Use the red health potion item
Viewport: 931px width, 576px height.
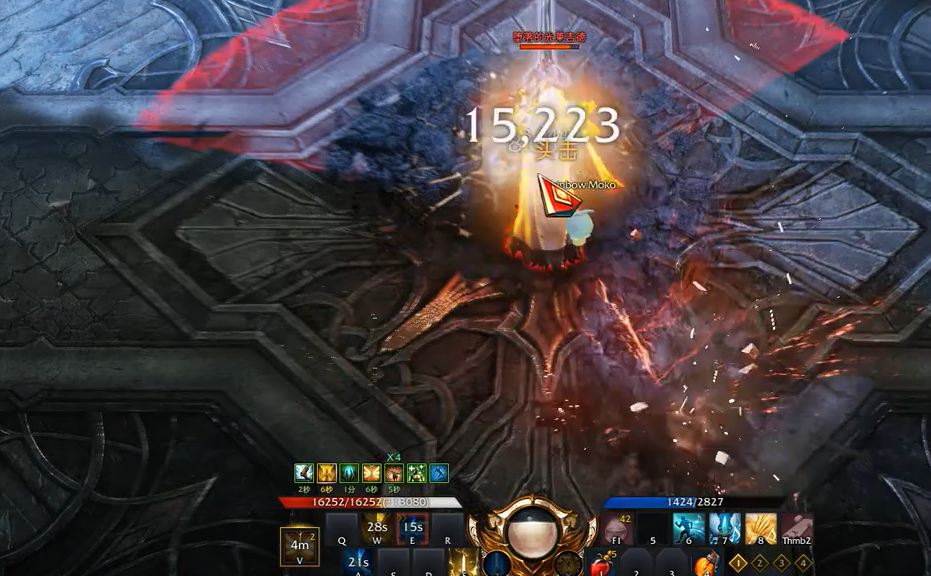click(x=601, y=565)
